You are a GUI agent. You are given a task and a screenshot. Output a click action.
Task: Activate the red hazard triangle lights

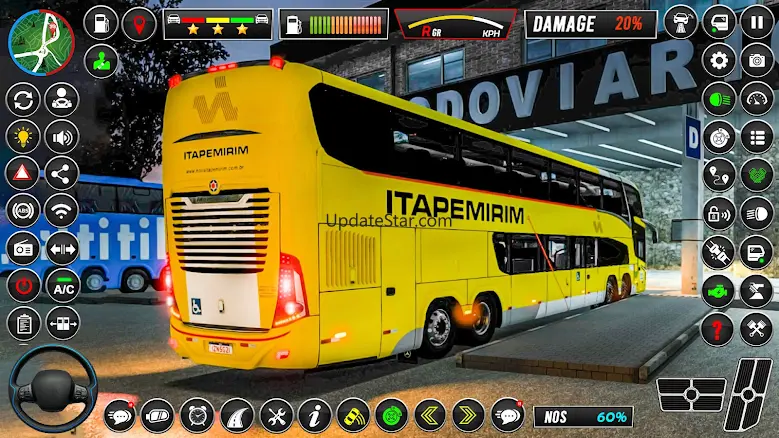[x=23, y=172]
